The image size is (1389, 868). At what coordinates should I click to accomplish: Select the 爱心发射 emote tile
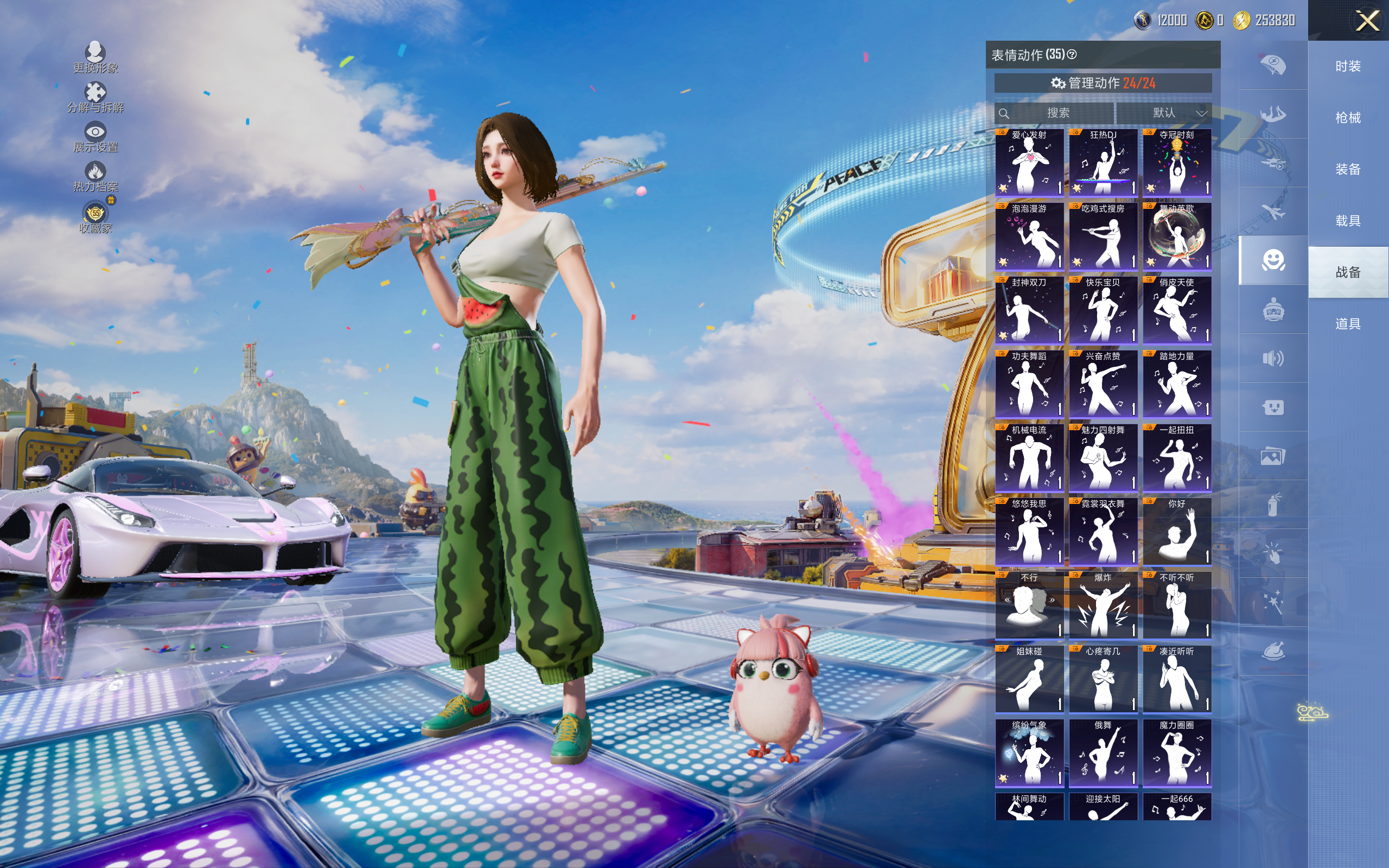click(1029, 162)
